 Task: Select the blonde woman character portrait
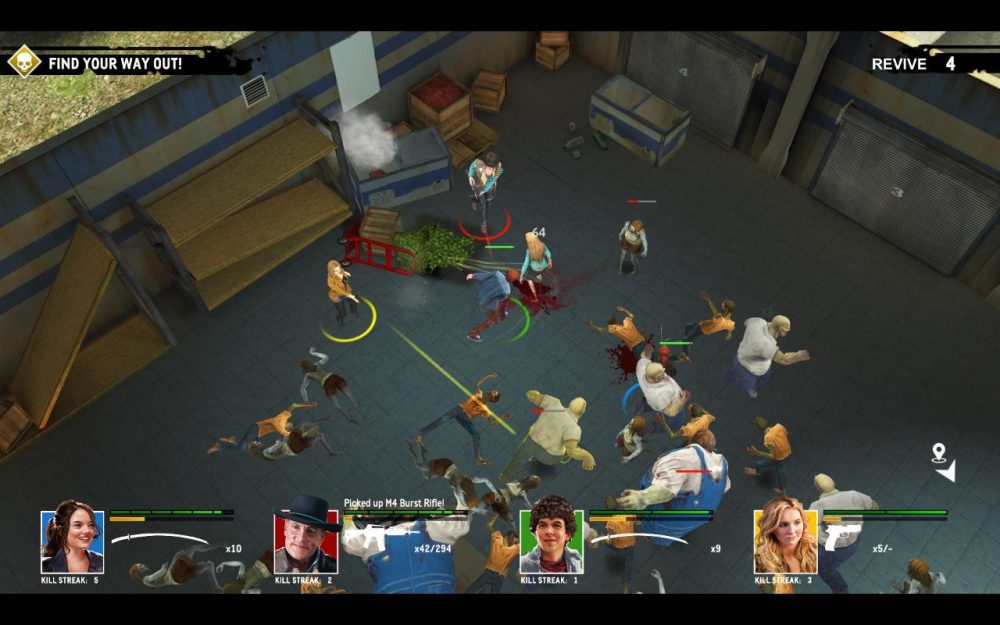coord(785,541)
